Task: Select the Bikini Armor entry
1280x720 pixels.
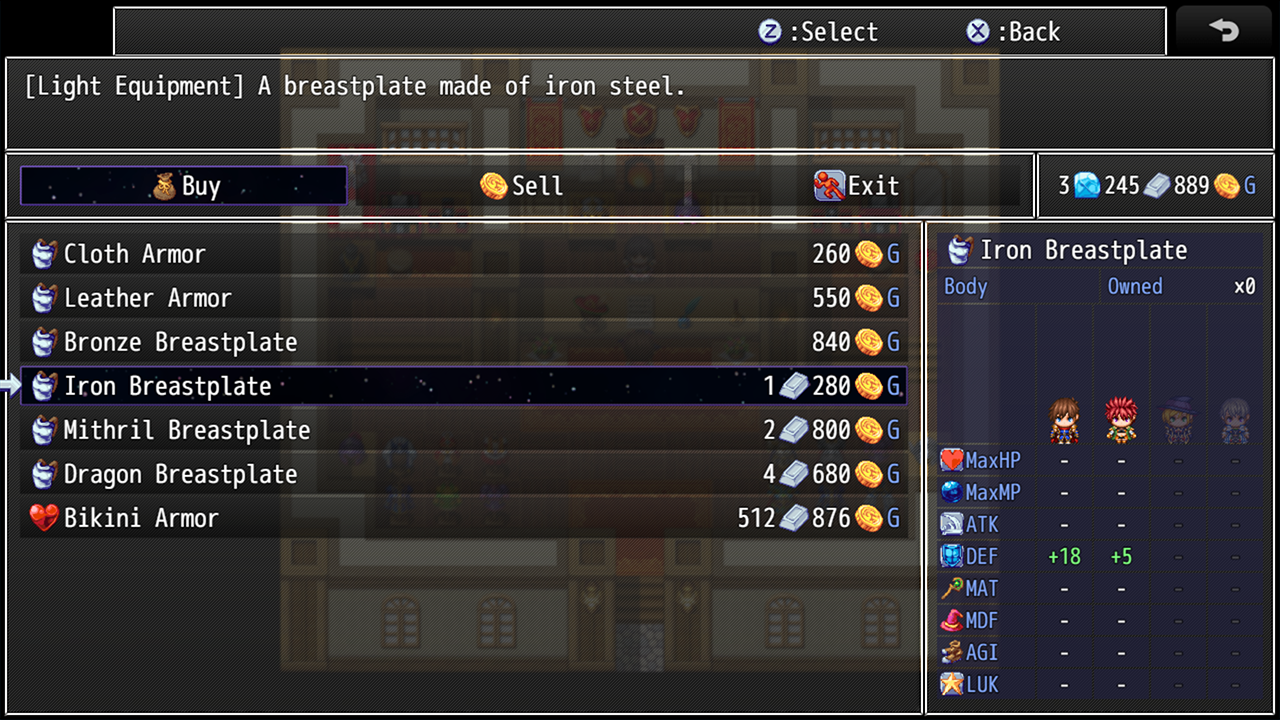Action: click(463, 518)
